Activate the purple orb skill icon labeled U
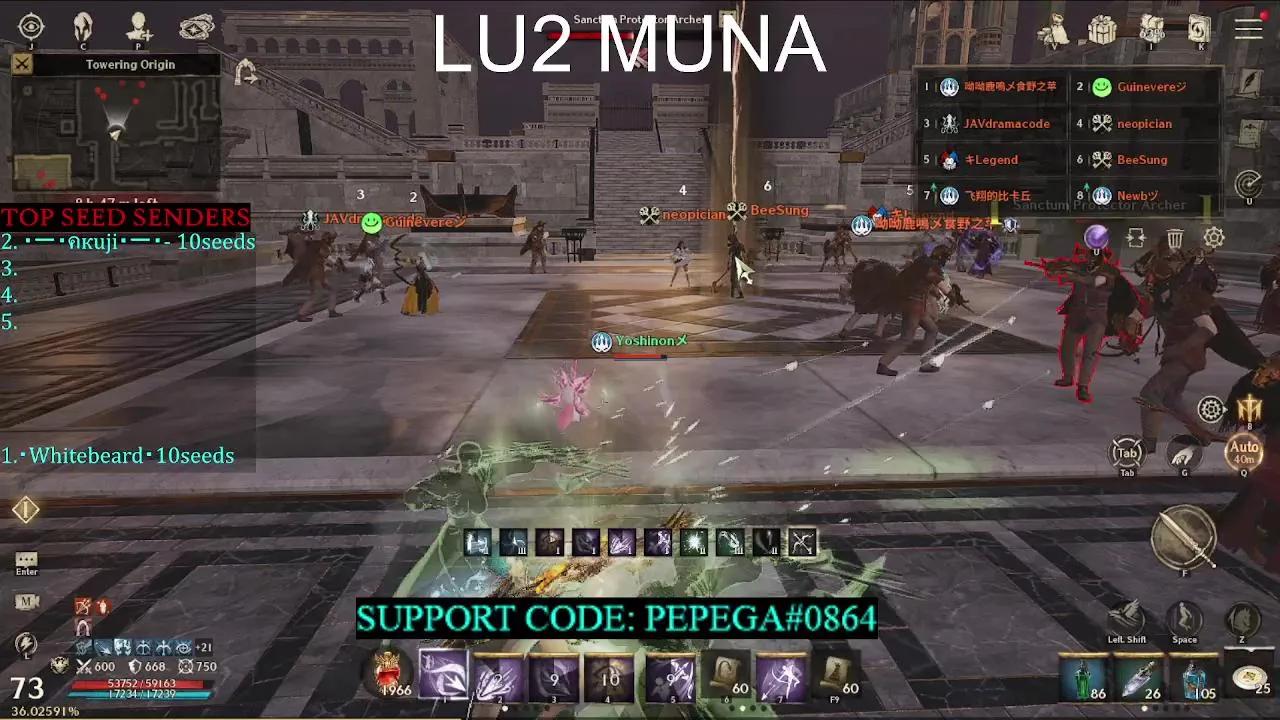Image resolution: width=1280 pixels, height=720 pixels. click(1096, 237)
